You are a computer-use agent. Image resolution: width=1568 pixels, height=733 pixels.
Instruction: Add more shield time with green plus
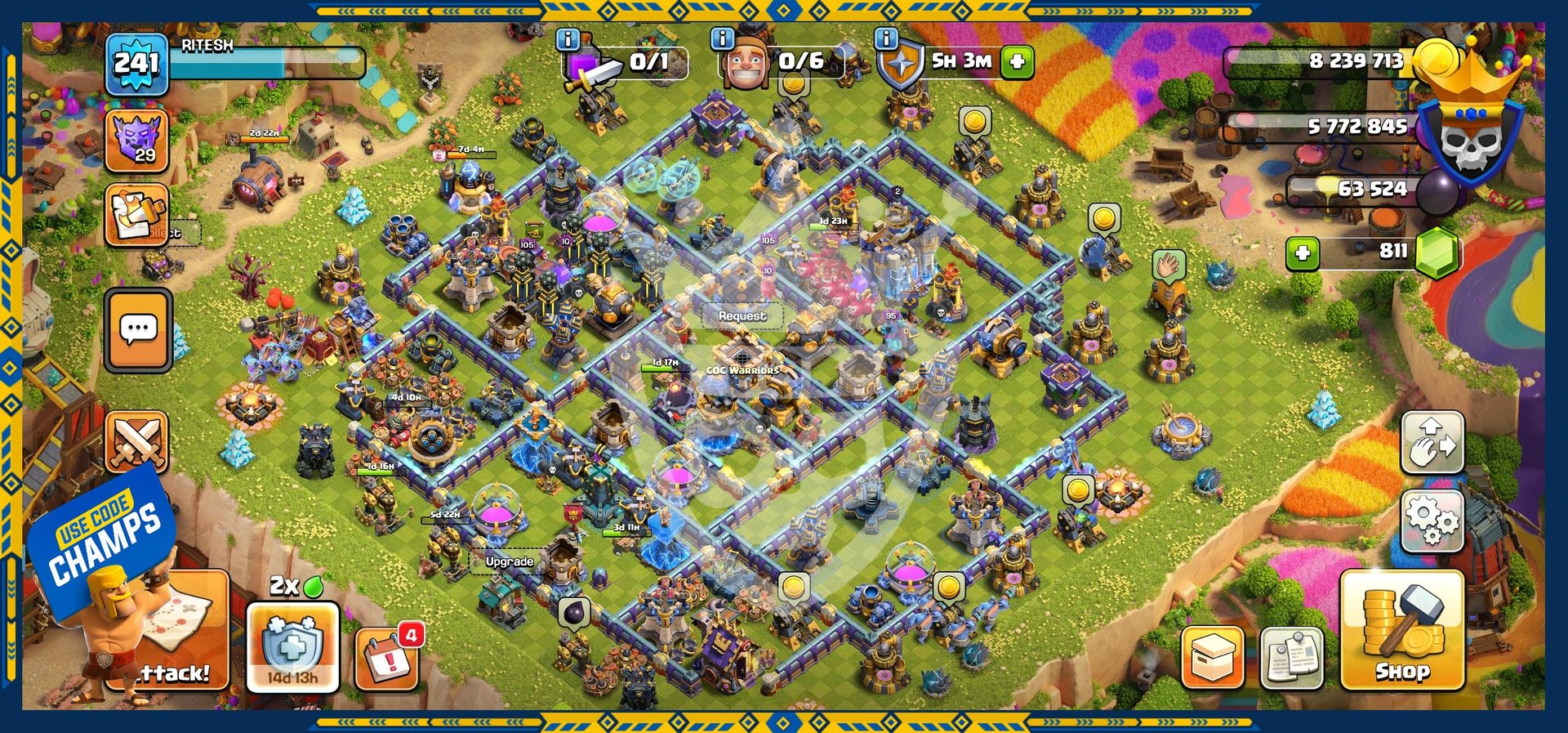tap(1018, 61)
